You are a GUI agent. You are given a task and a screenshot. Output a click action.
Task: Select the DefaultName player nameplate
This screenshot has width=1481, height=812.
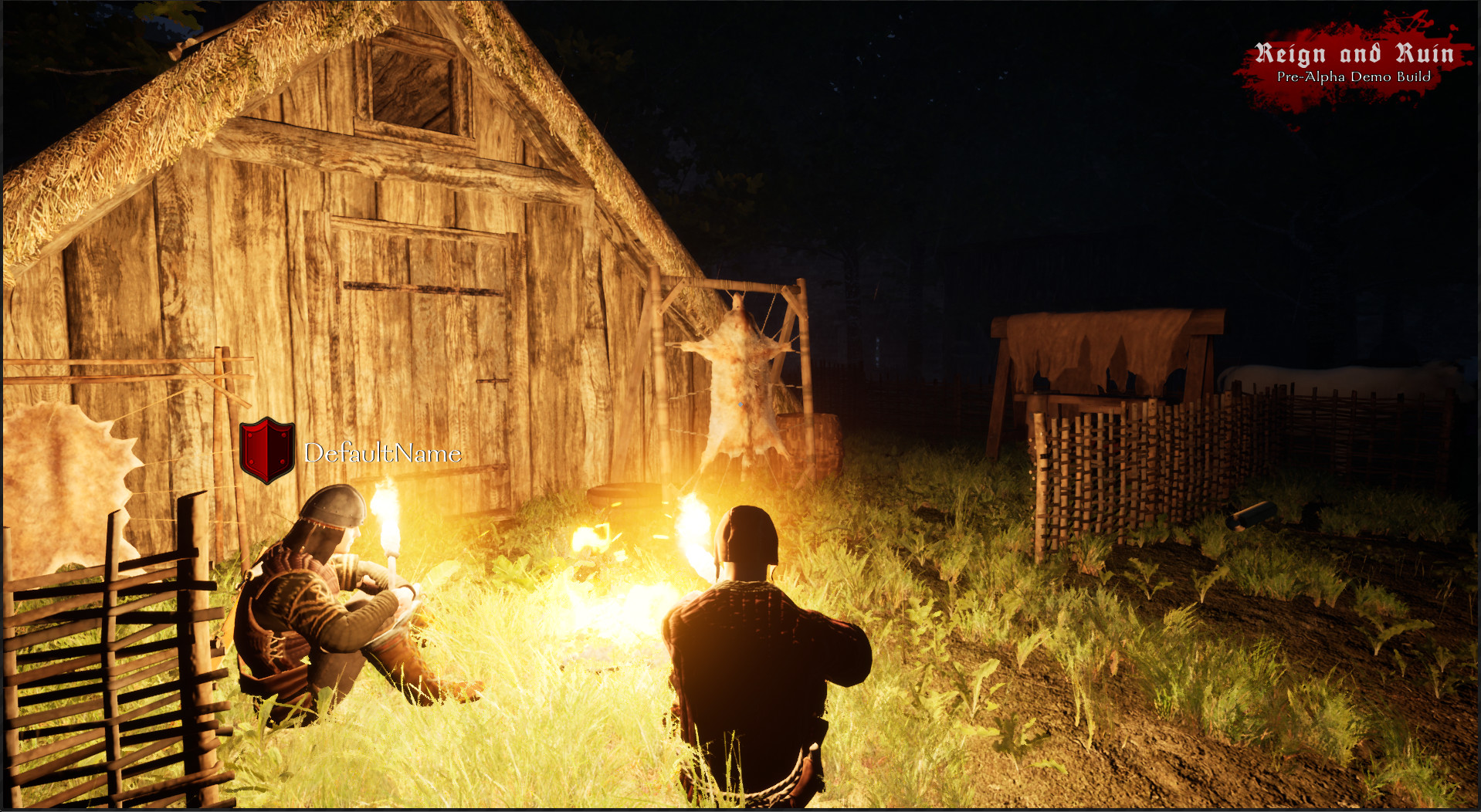[x=381, y=454]
